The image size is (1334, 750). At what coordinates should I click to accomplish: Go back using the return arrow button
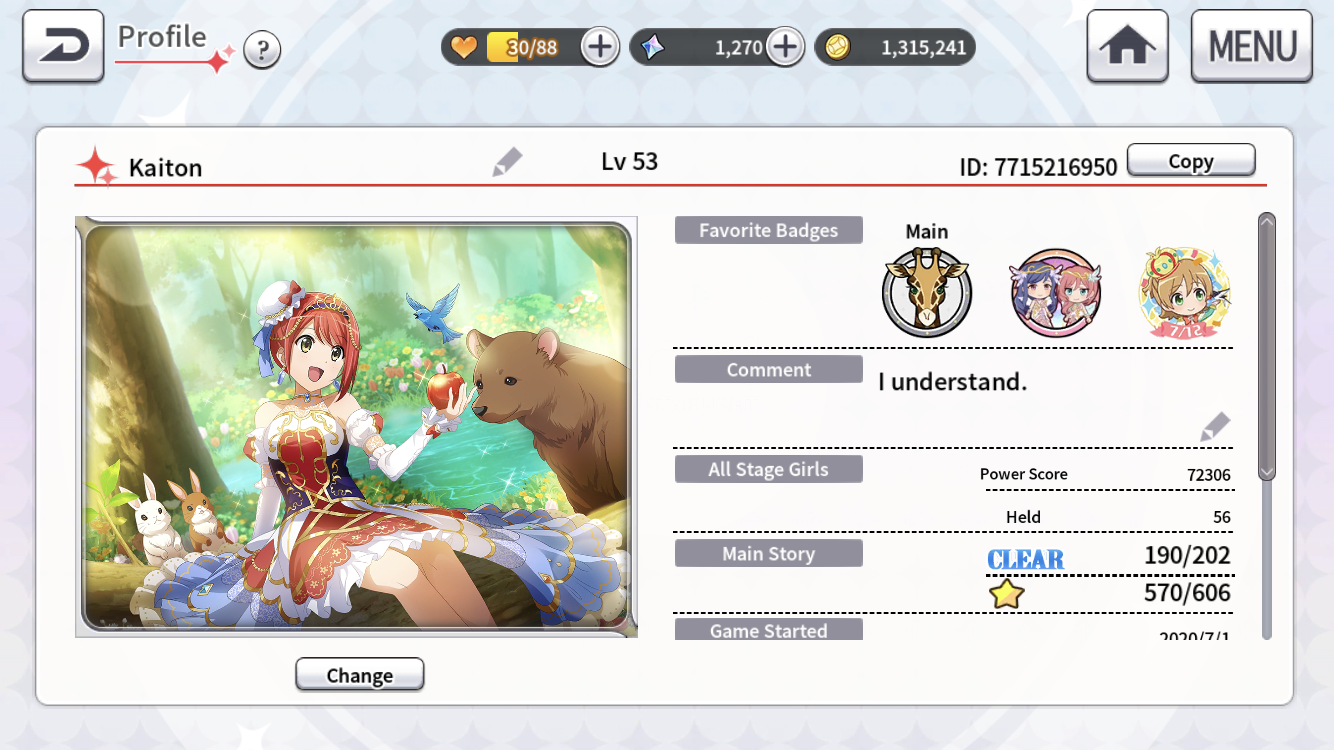[x=63, y=46]
